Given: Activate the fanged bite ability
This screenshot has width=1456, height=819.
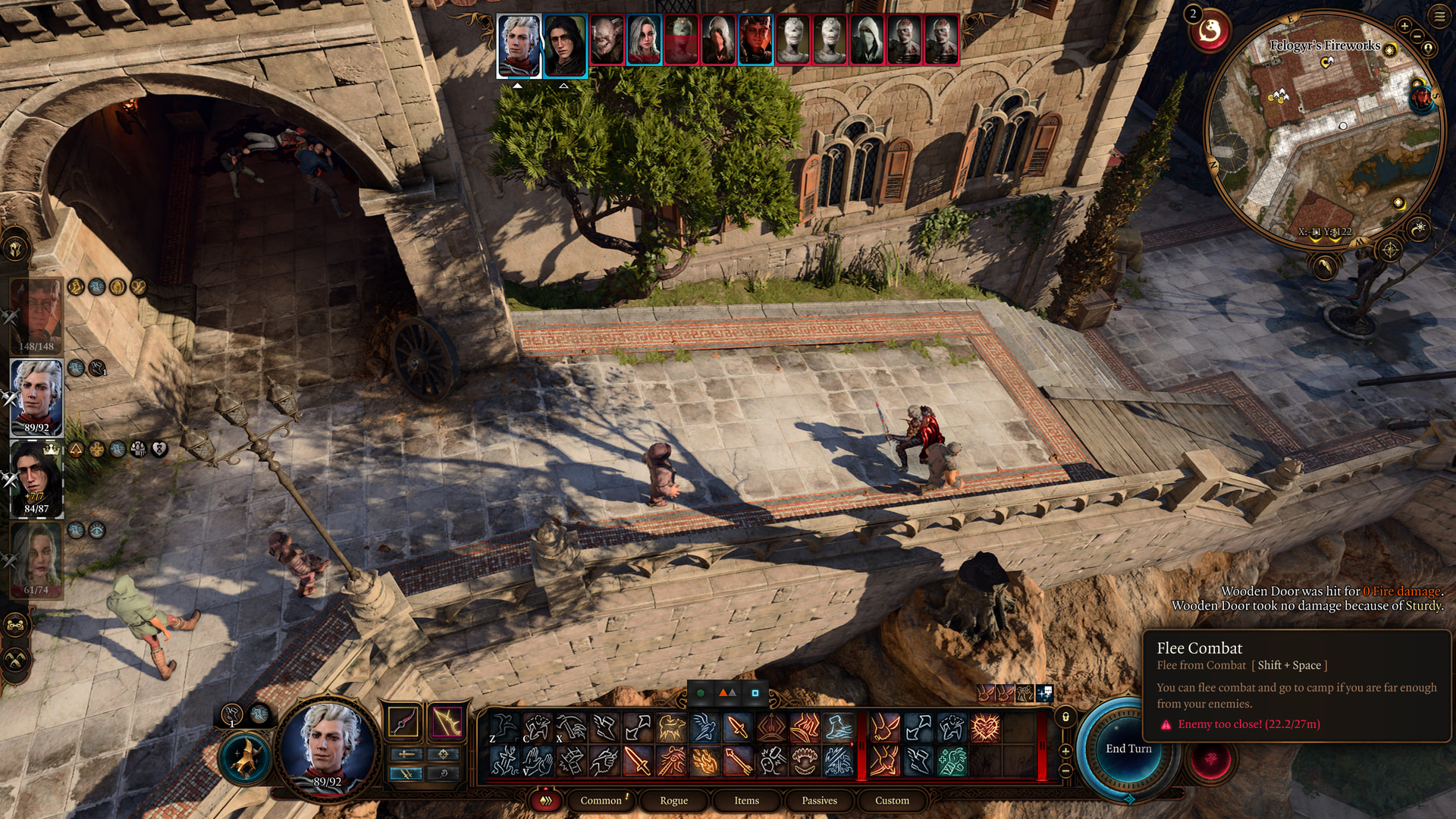Looking at the screenshot, I should click(805, 761).
